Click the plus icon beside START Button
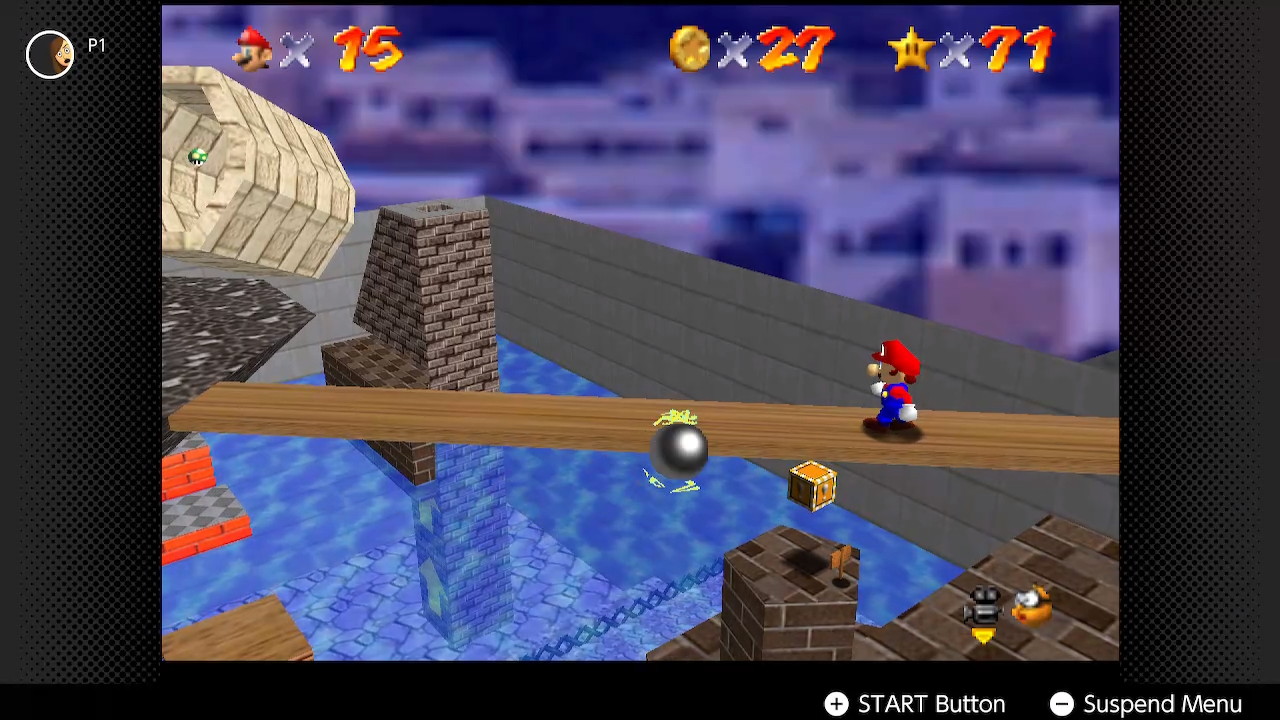 tap(837, 703)
